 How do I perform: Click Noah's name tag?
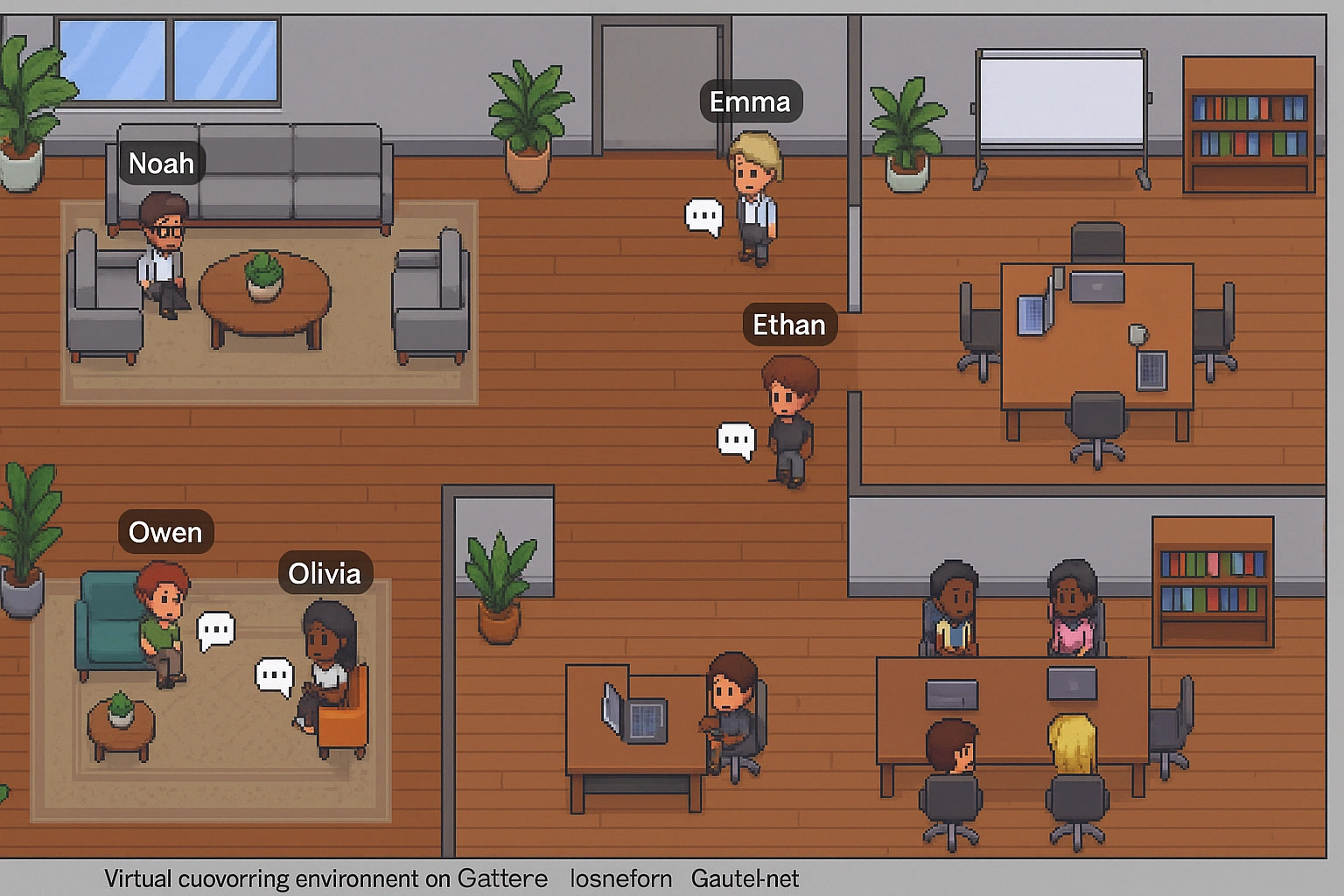pos(161,164)
